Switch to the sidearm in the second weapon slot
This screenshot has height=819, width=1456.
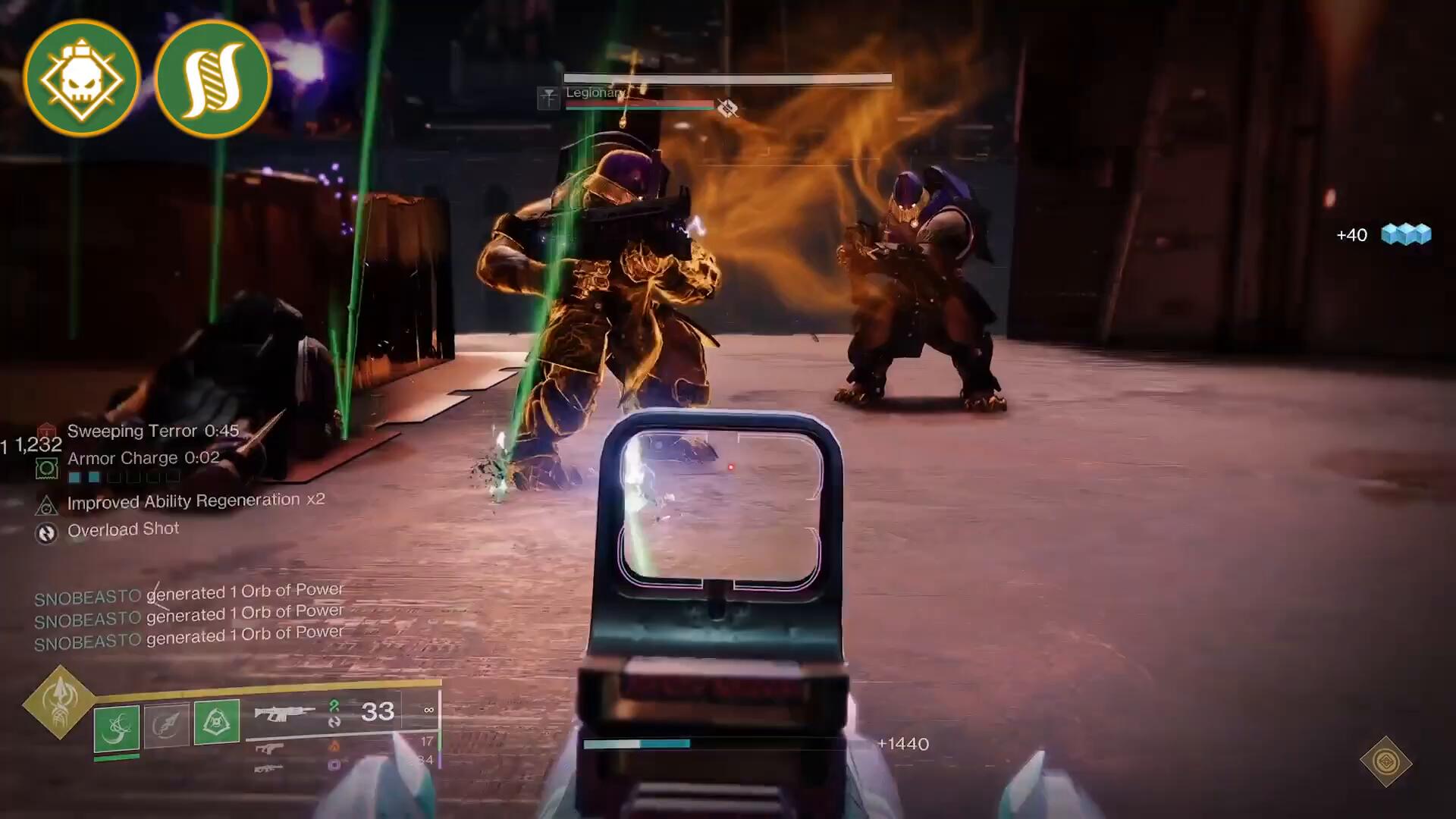tap(269, 748)
